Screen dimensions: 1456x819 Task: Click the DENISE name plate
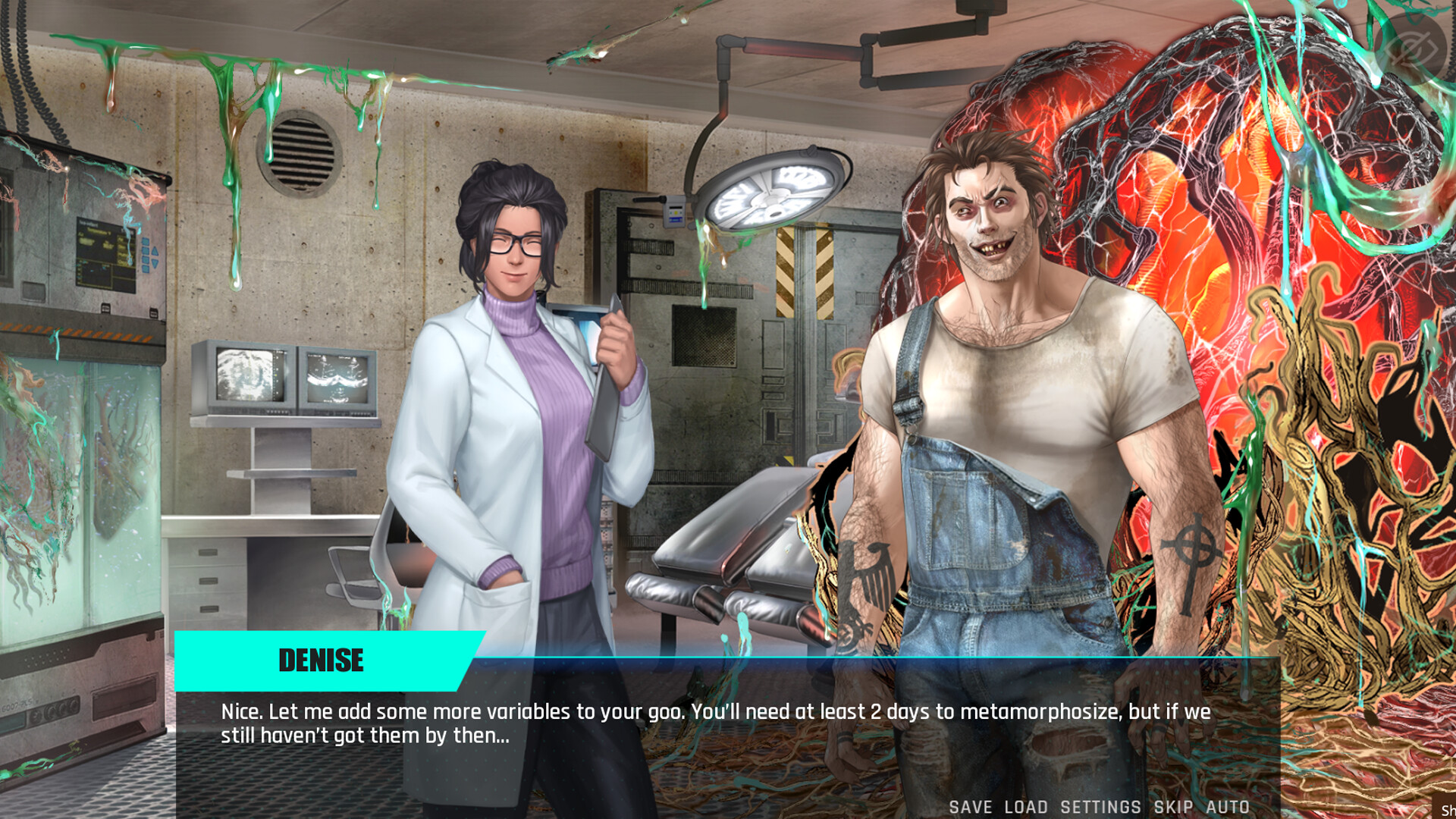pyautogui.click(x=321, y=661)
